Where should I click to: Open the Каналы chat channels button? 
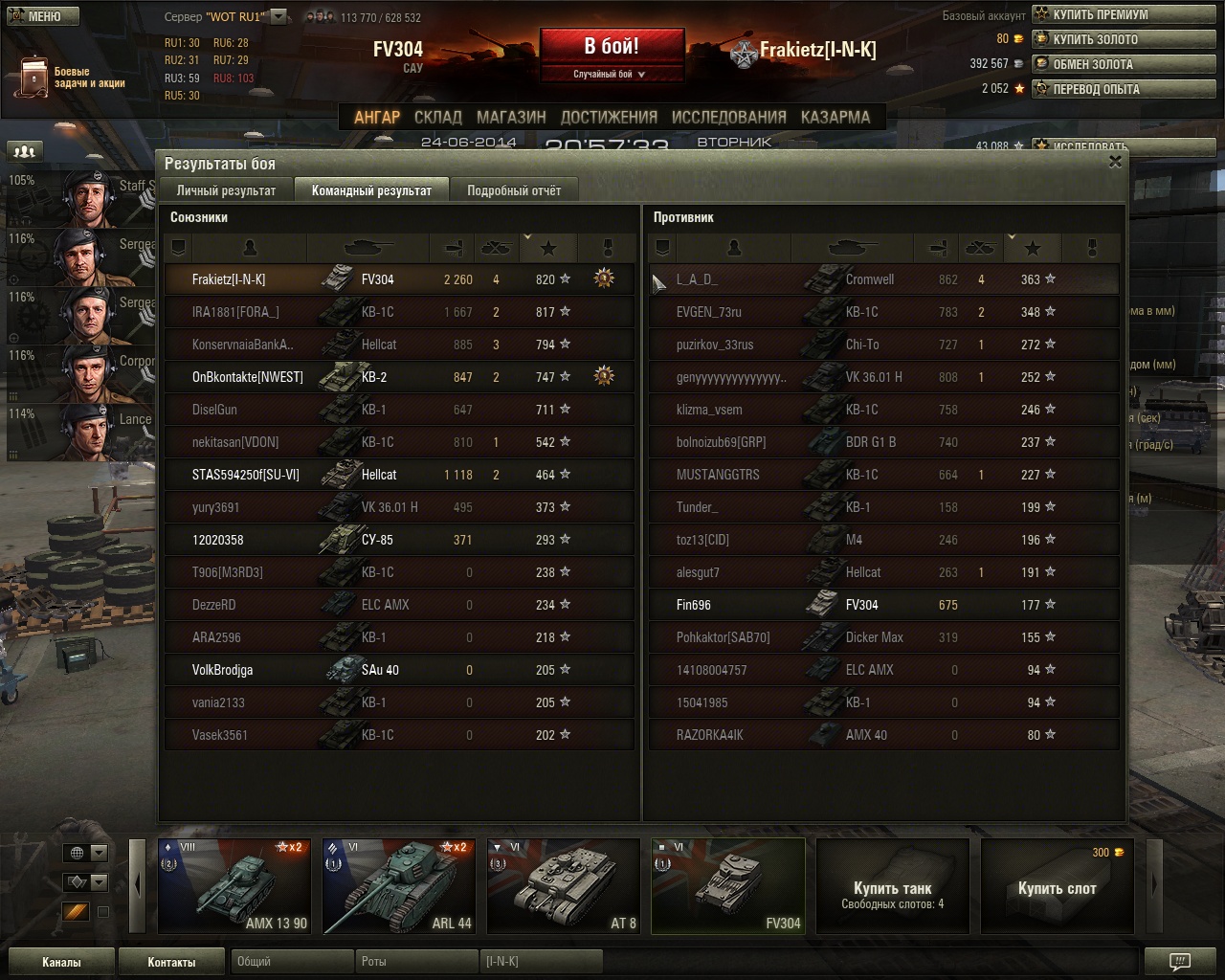(61, 962)
